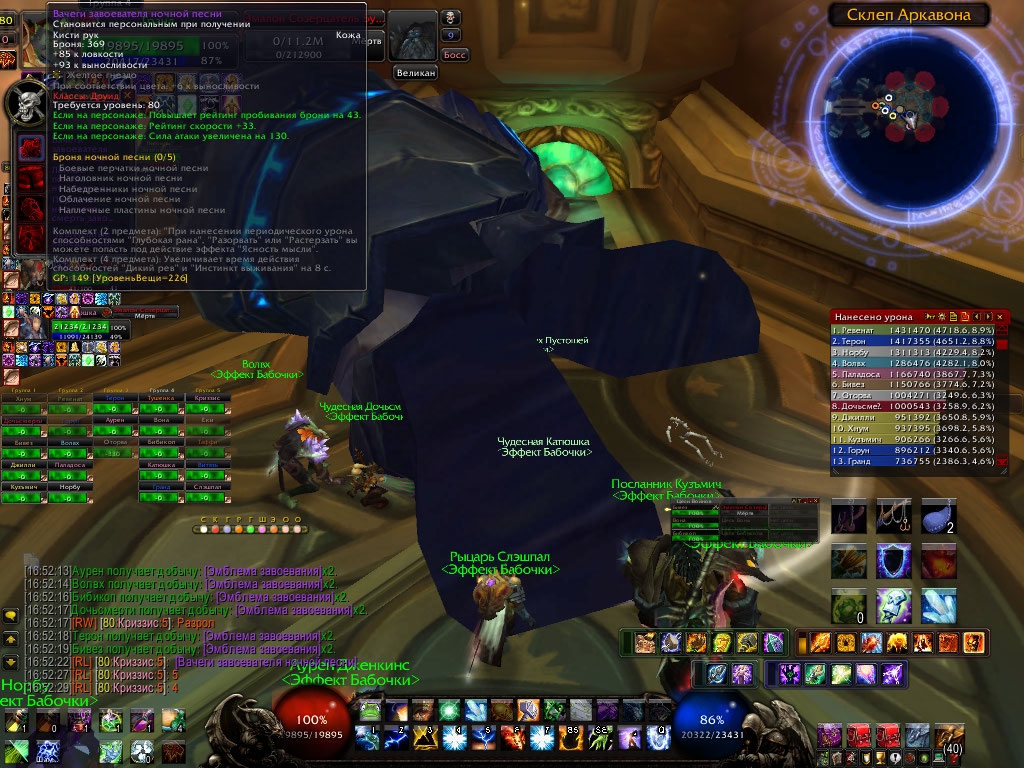Image resolution: width=1024 pixels, height=768 pixels.
Task: Click the skull player portrait
Action: coord(24,103)
